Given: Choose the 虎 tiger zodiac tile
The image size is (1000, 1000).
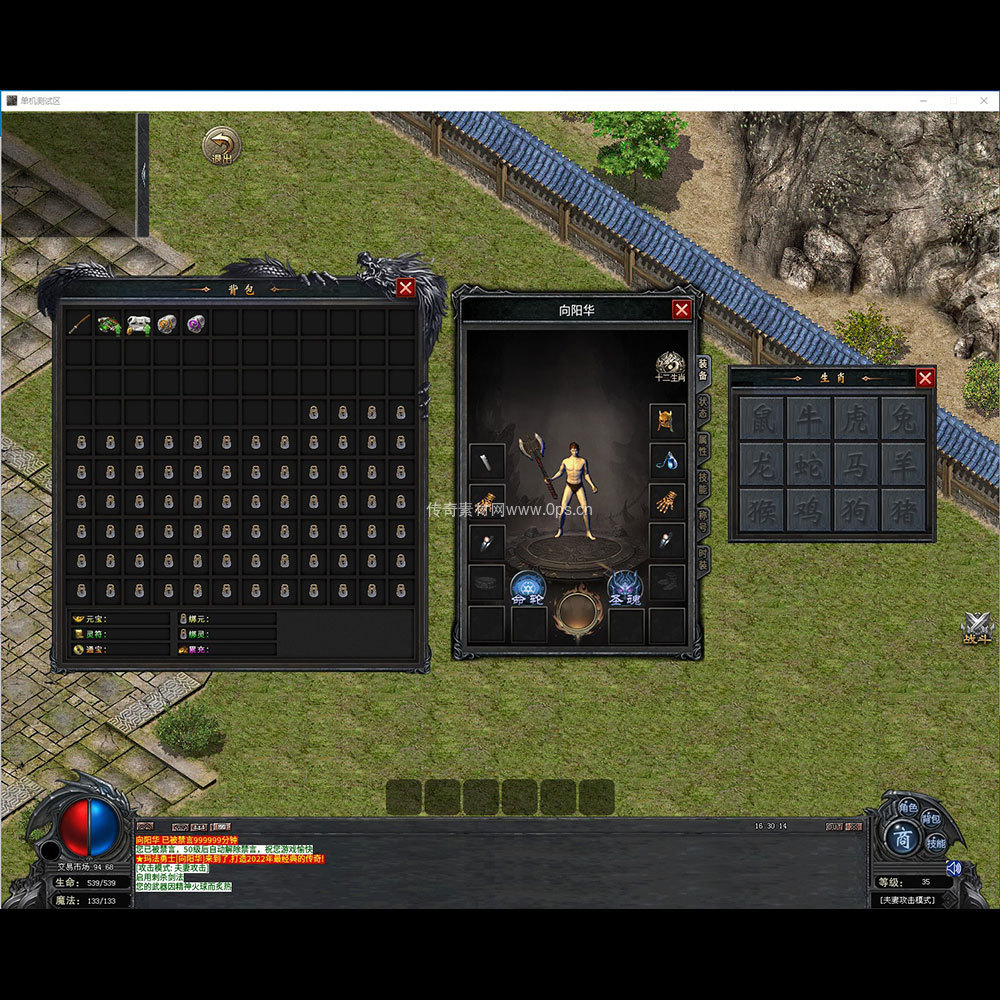Looking at the screenshot, I should [856, 418].
